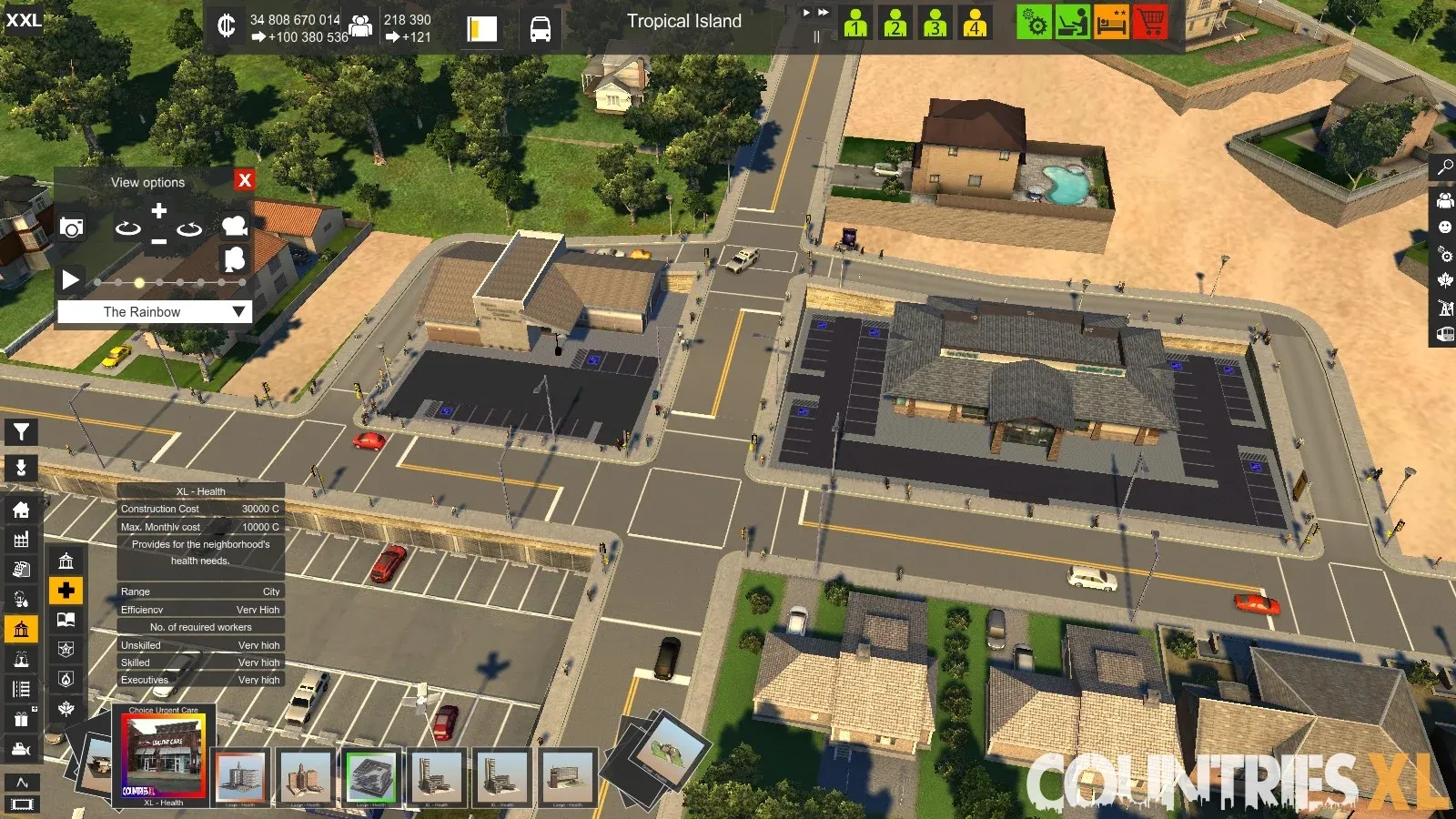This screenshot has width=1456, height=819.
Task: Open the orange hotel bed indicator
Action: tap(1111, 22)
